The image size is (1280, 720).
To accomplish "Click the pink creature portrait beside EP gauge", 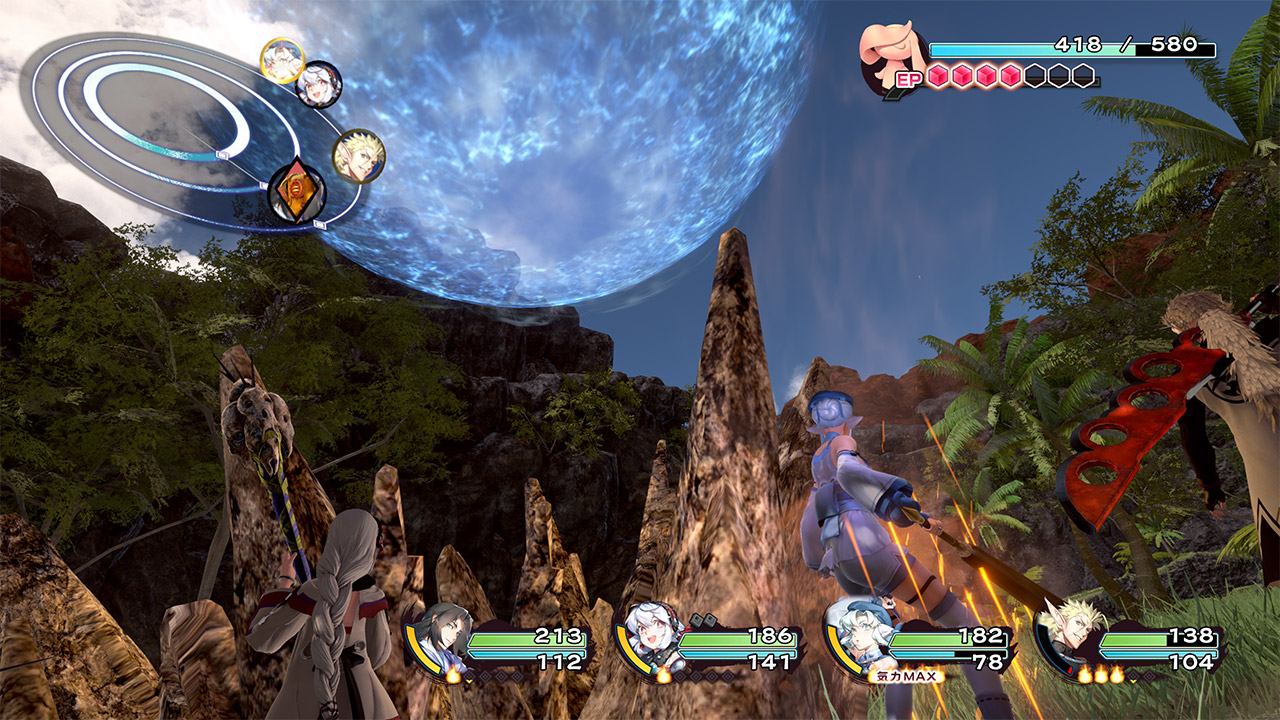I will pos(892,57).
